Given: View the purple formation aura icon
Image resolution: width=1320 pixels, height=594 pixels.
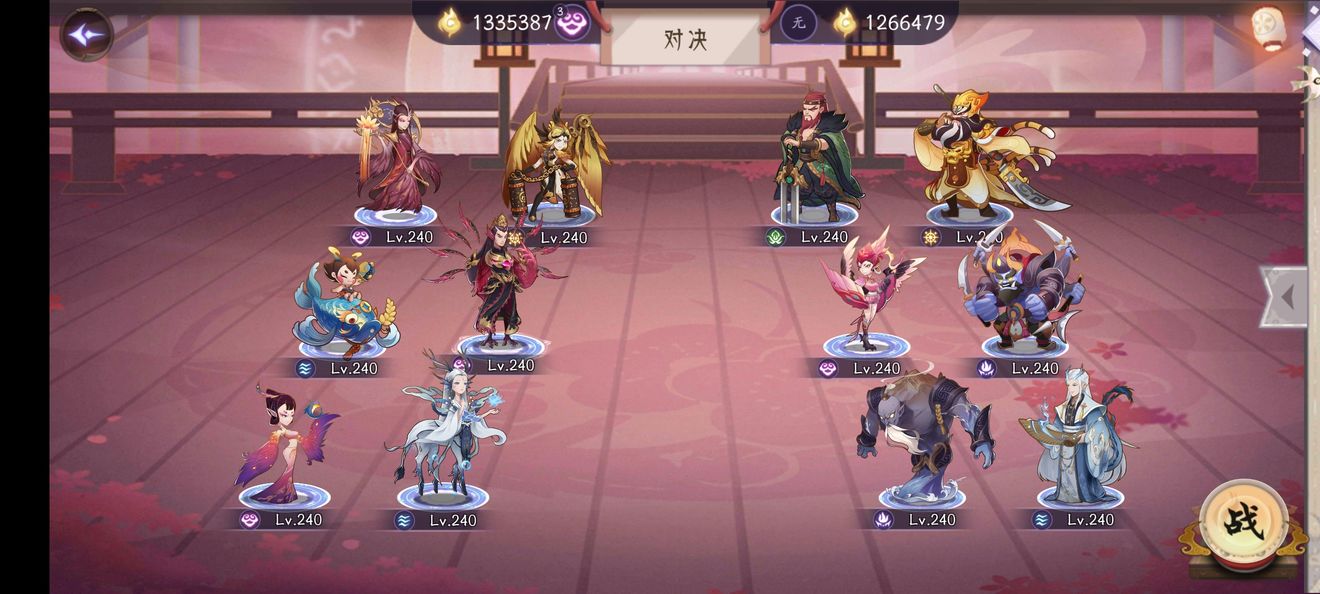Looking at the screenshot, I should pos(573,22).
